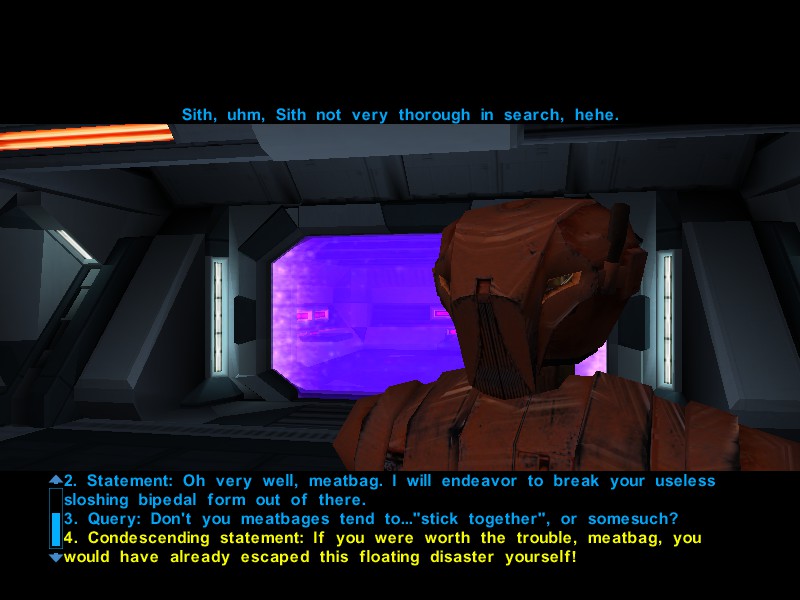Image resolution: width=800 pixels, height=600 pixels.
Task: Click the dialogue list scroll-up arrow
Action: [x=55, y=480]
